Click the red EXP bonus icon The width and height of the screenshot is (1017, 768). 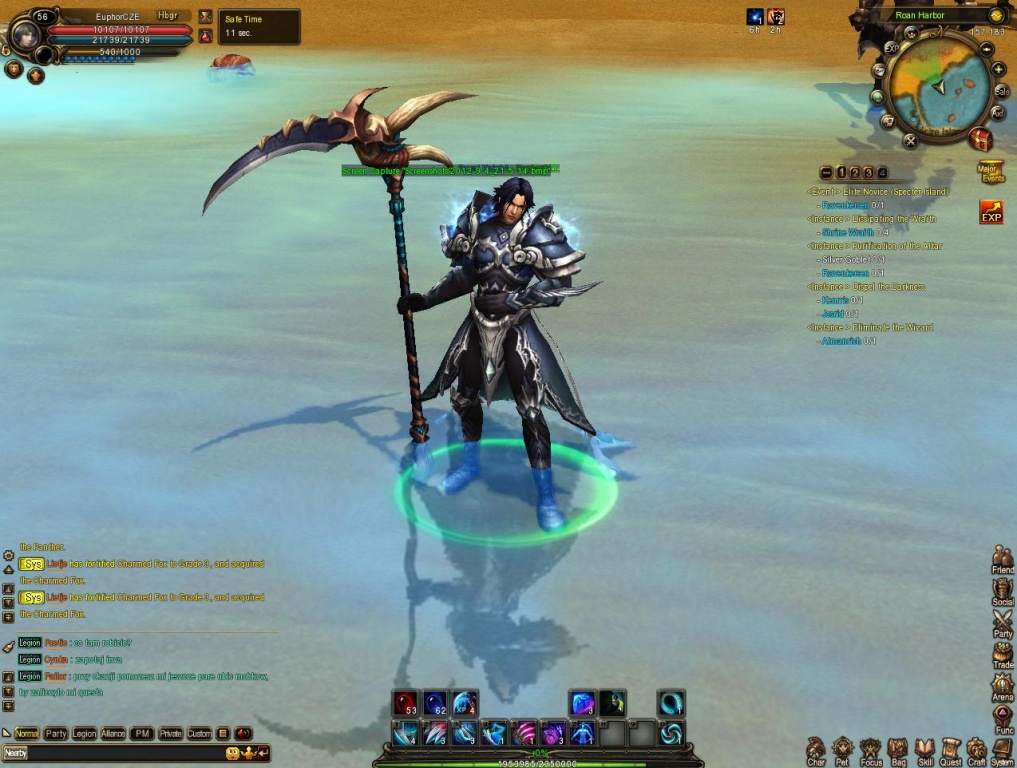pos(991,213)
